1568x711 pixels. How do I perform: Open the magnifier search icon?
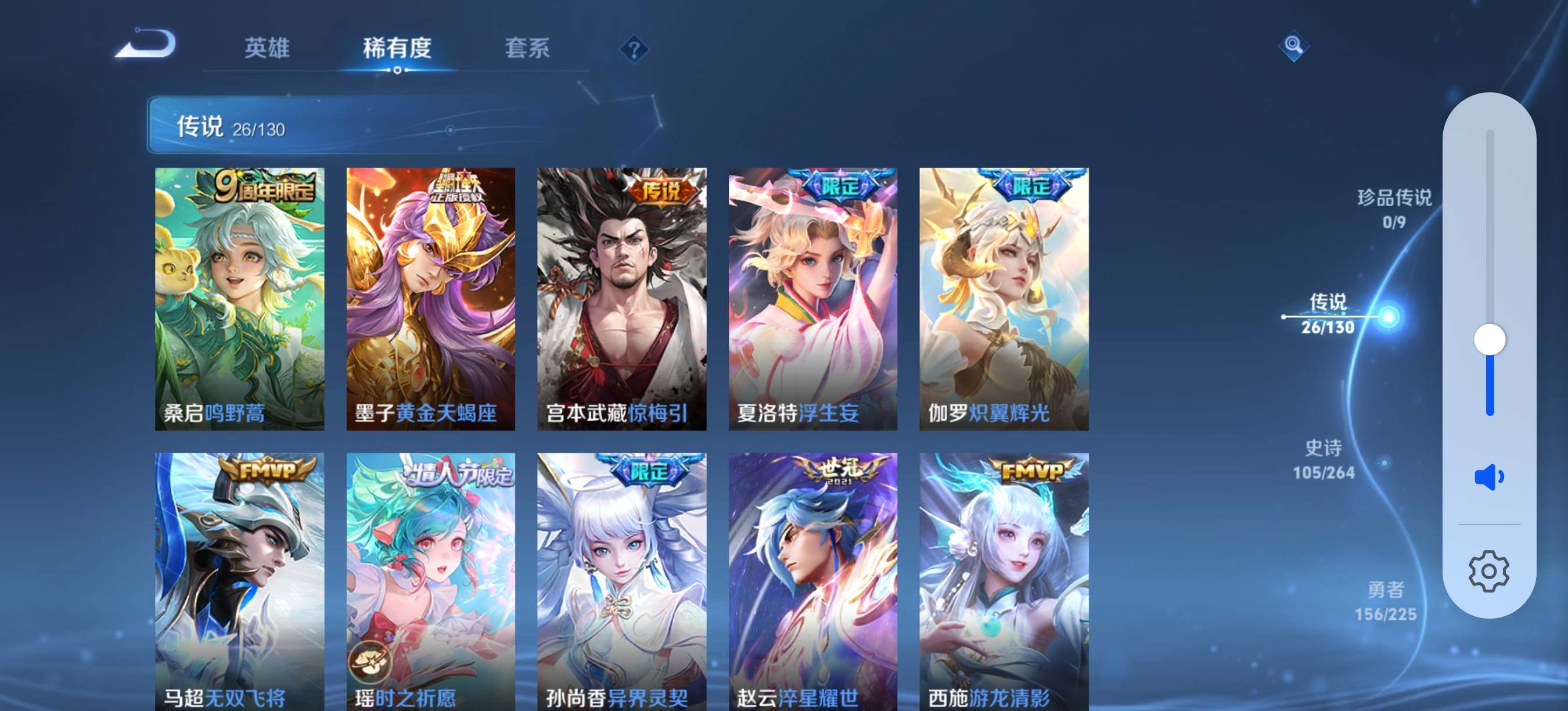1293,45
